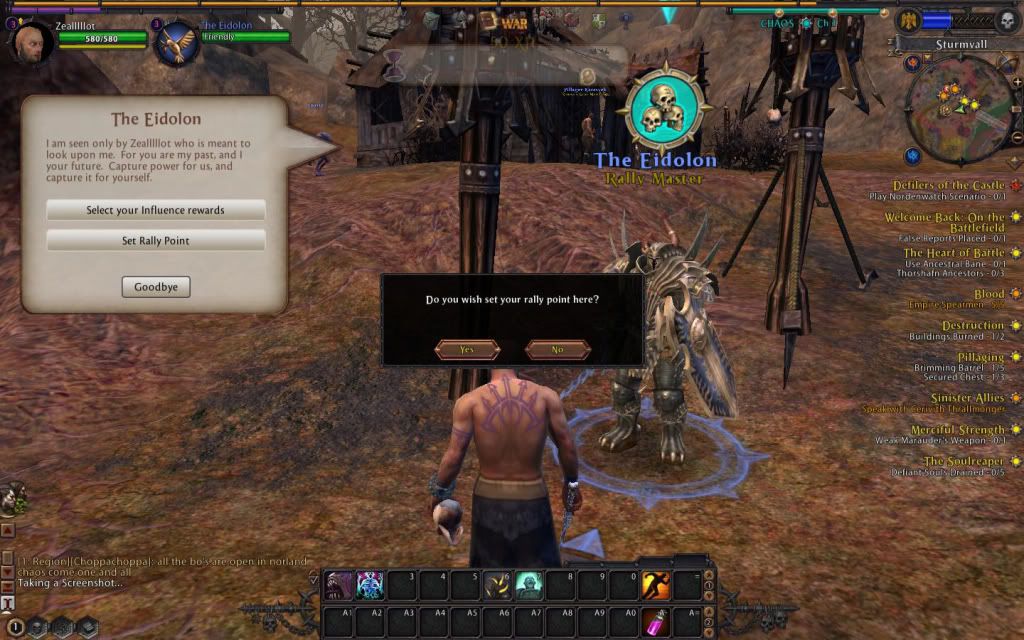Screen dimensions: 1024x640
Task: Open the chat text input button
Action: (8, 602)
